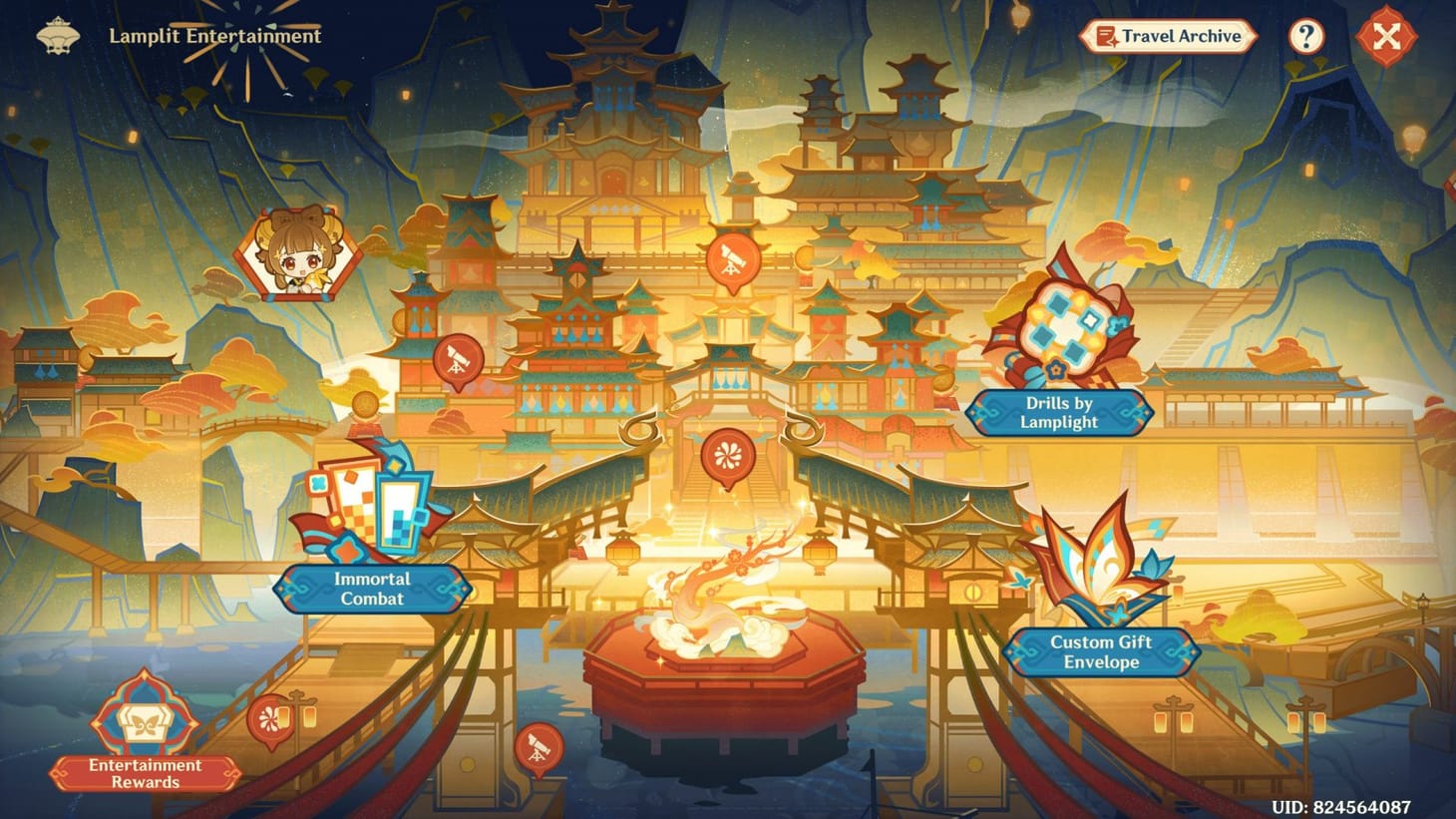Open the Drills by Lamplight puzzle emblem
Screen dimensions: 1456x819
(x=1060, y=329)
